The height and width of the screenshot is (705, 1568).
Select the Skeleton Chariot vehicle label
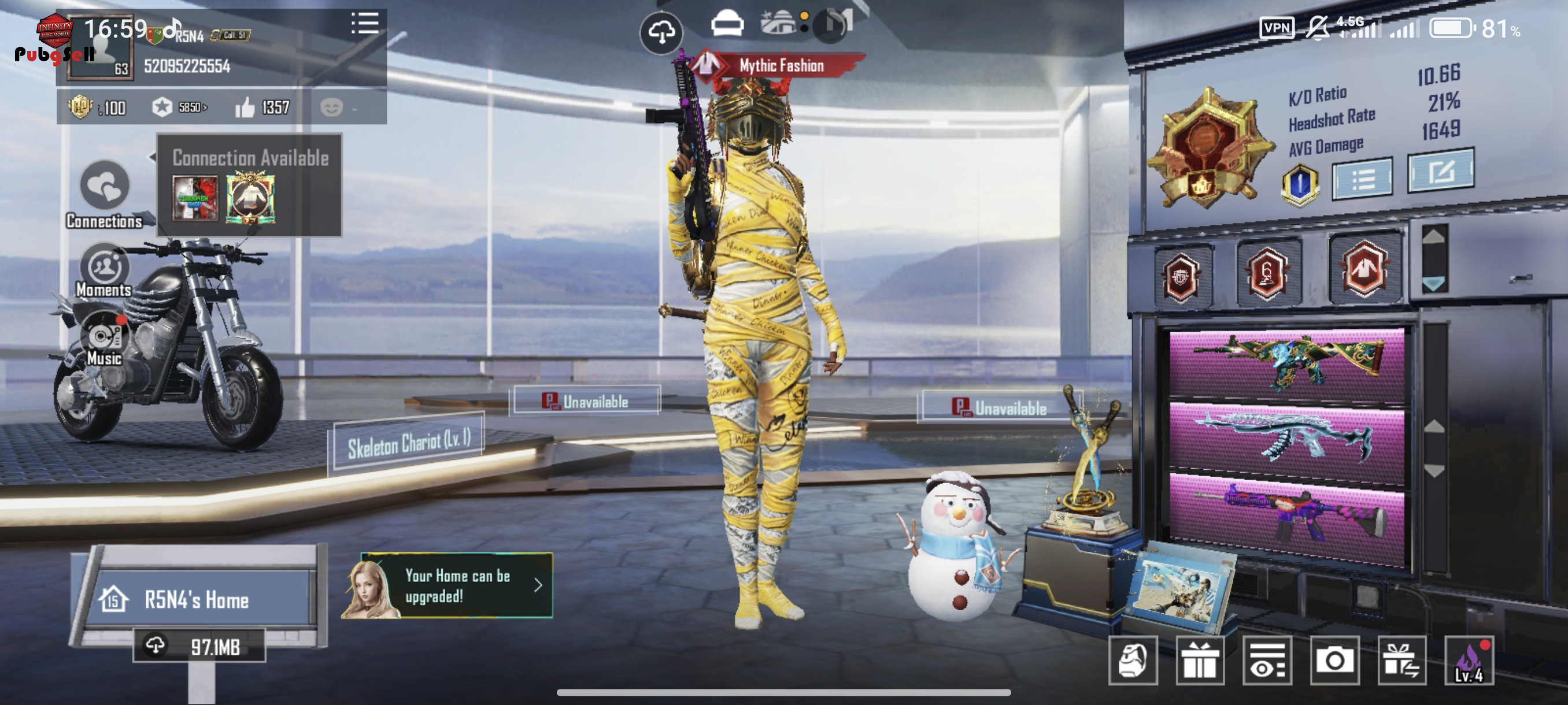[408, 444]
